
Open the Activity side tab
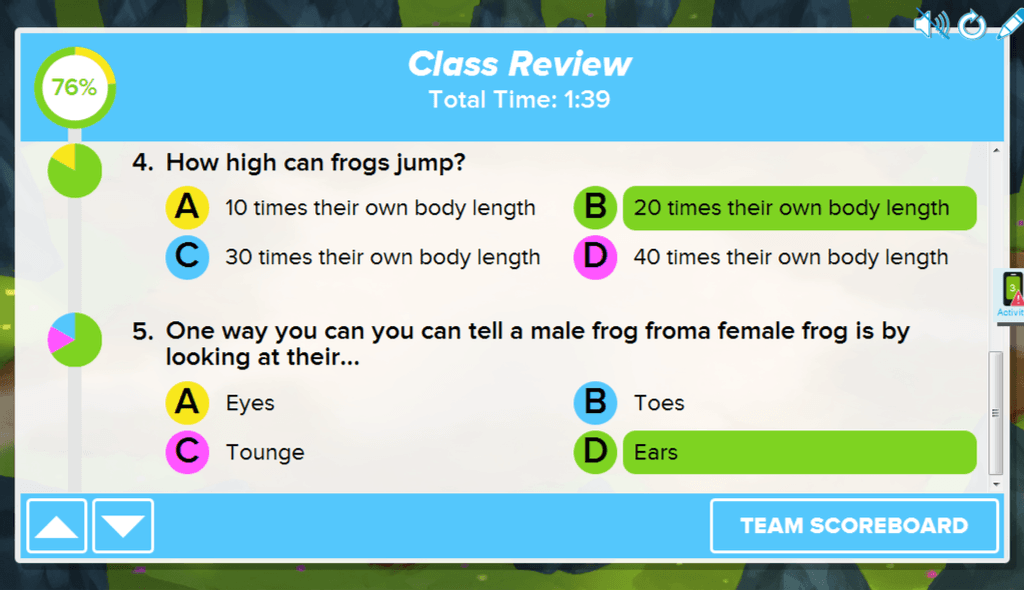[1012, 295]
